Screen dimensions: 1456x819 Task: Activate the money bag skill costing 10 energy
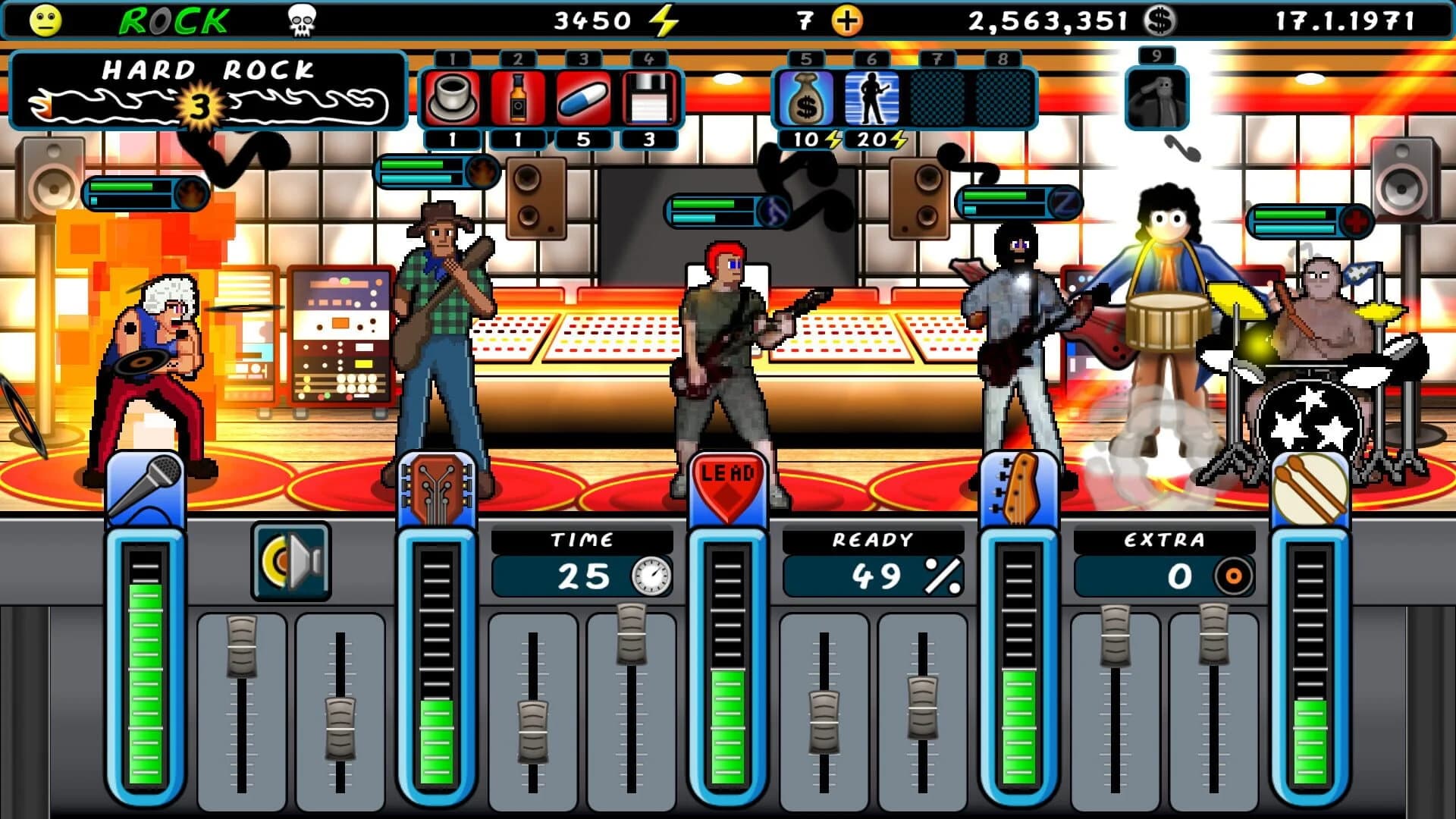[806, 97]
